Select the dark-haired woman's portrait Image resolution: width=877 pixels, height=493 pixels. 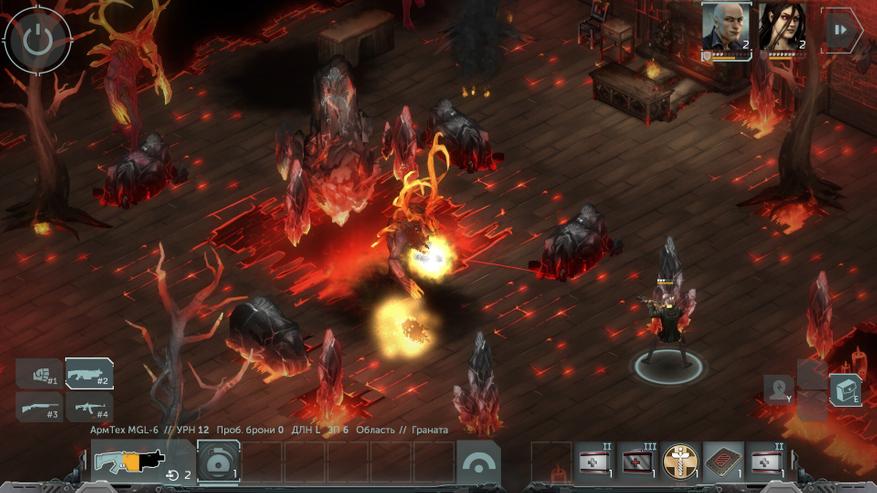coord(782,27)
